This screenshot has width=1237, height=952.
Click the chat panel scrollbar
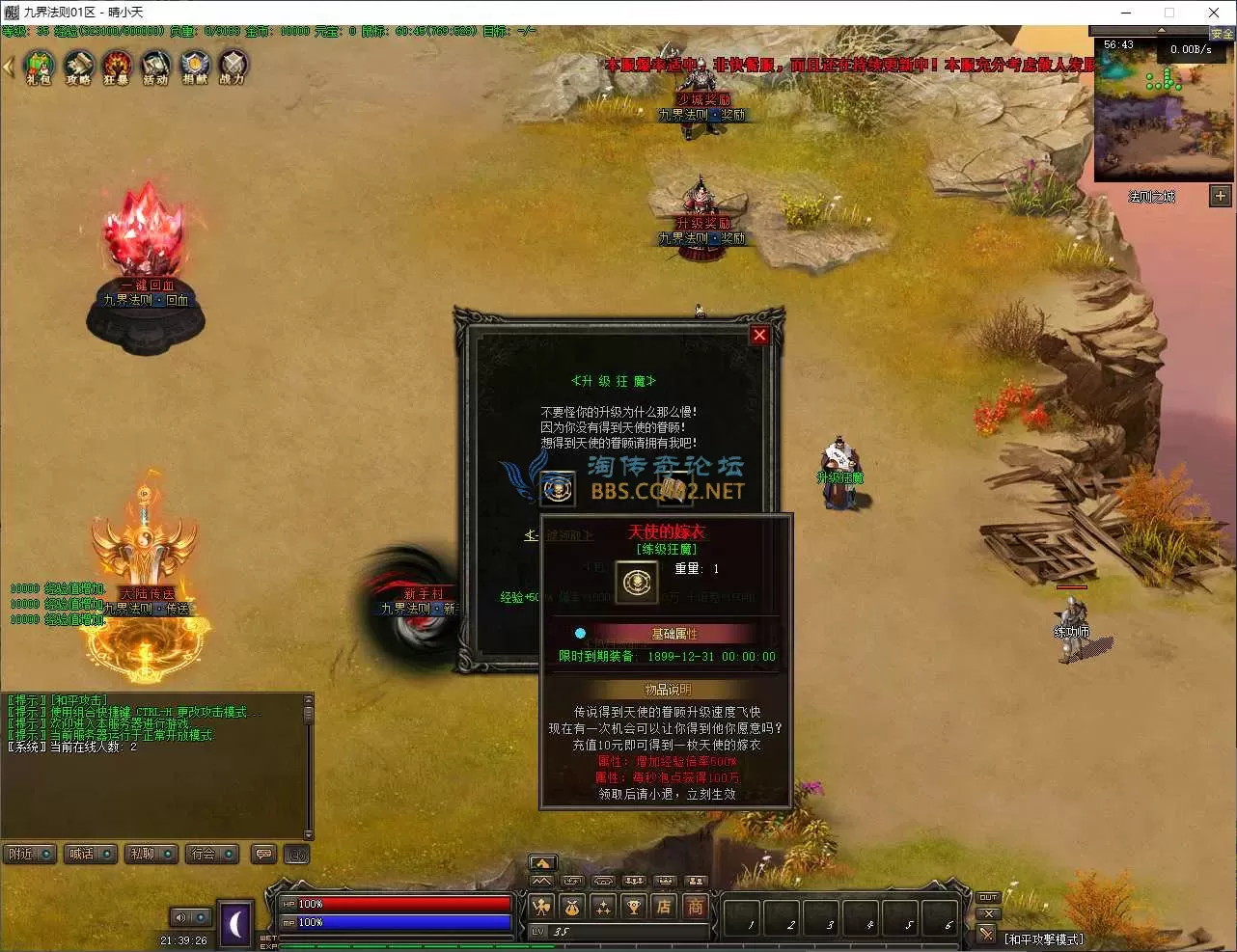tap(309, 762)
